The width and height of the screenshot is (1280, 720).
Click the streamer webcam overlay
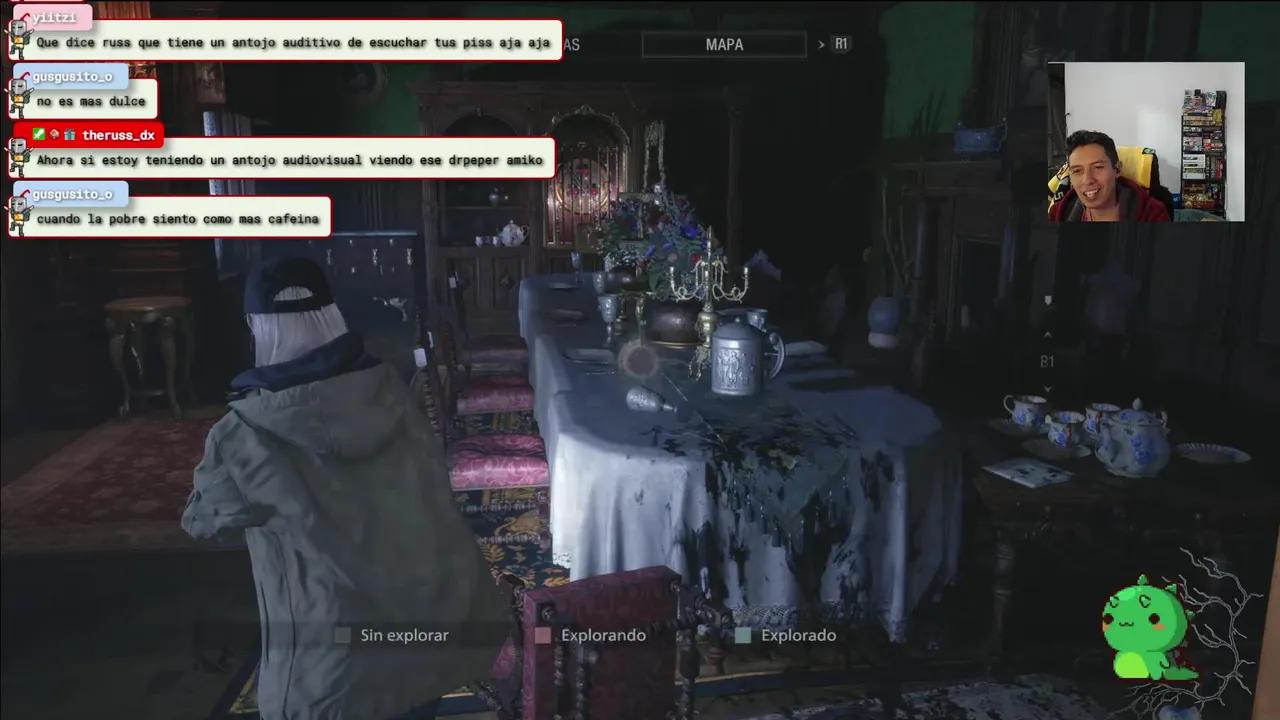pos(1146,140)
